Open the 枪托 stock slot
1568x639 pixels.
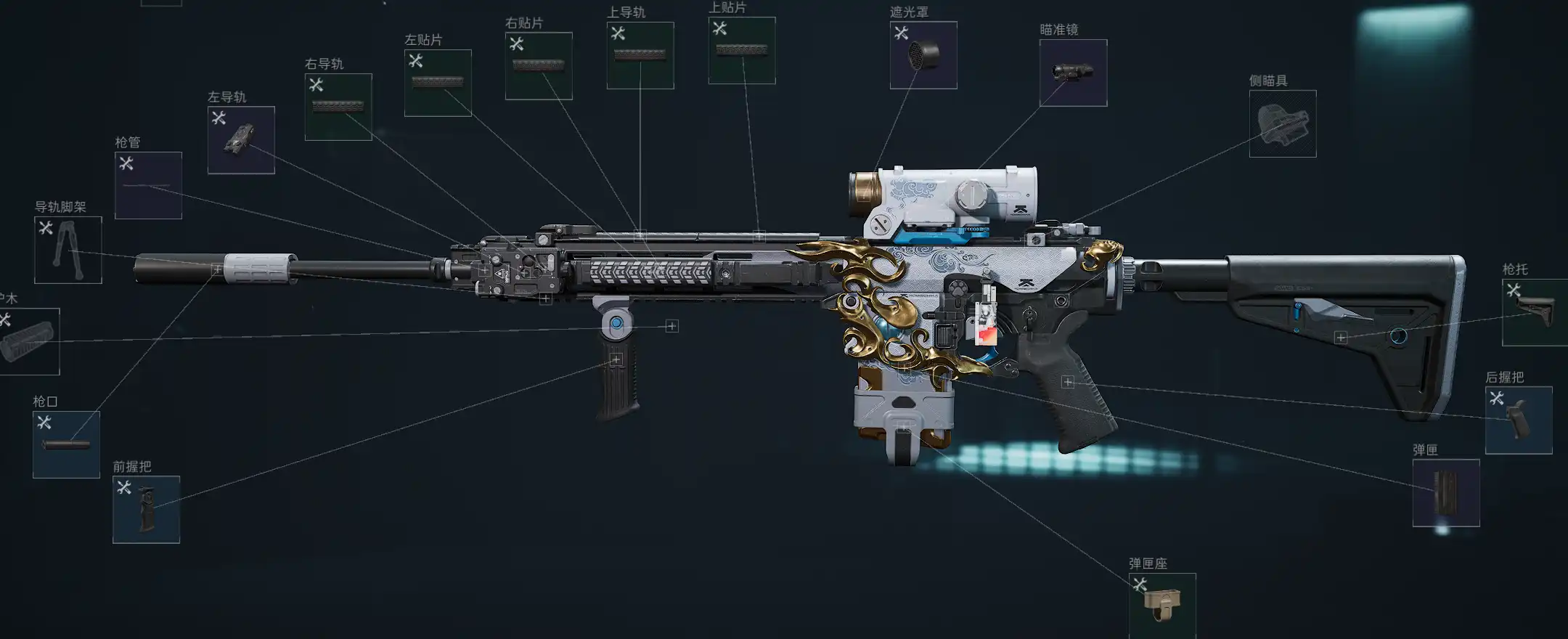coord(1535,312)
